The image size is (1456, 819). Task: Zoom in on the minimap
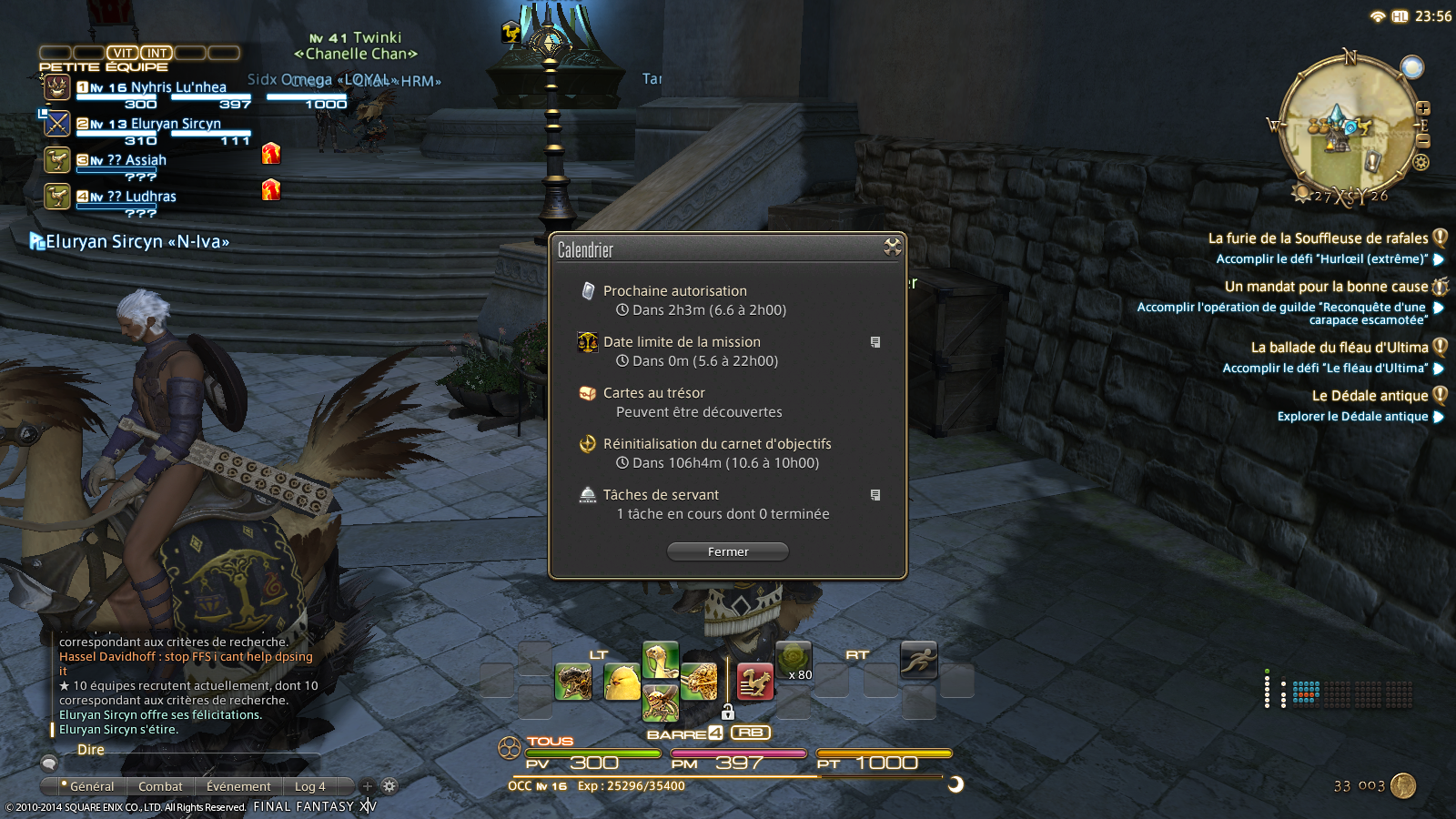coord(1423,108)
